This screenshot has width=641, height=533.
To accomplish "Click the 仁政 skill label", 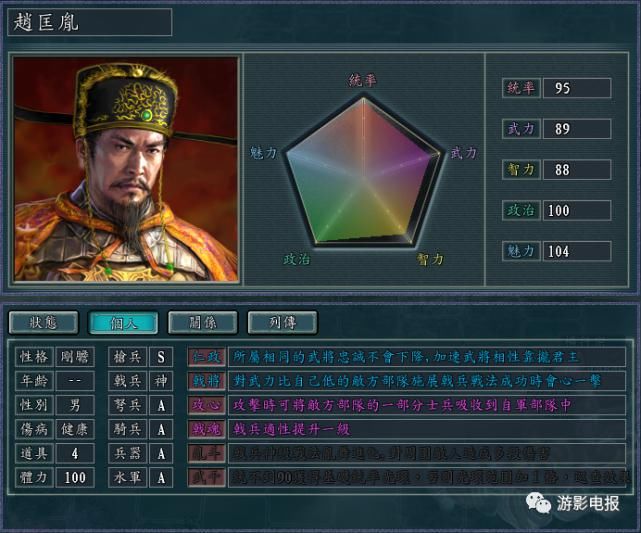I will pyautogui.click(x=206, y=356).
